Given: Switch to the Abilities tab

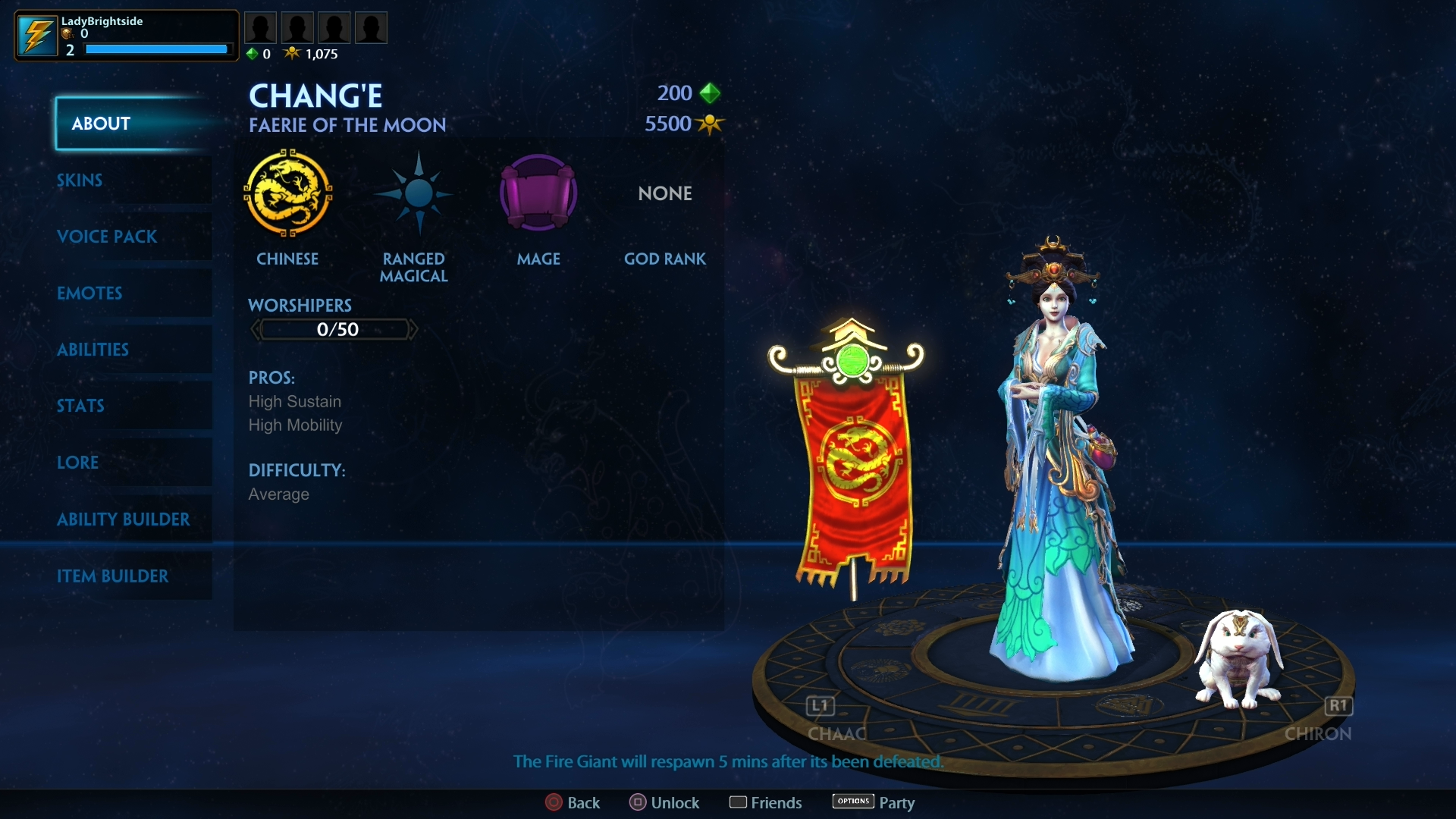Looking at the screenshot, I should [x=93, y=350].
